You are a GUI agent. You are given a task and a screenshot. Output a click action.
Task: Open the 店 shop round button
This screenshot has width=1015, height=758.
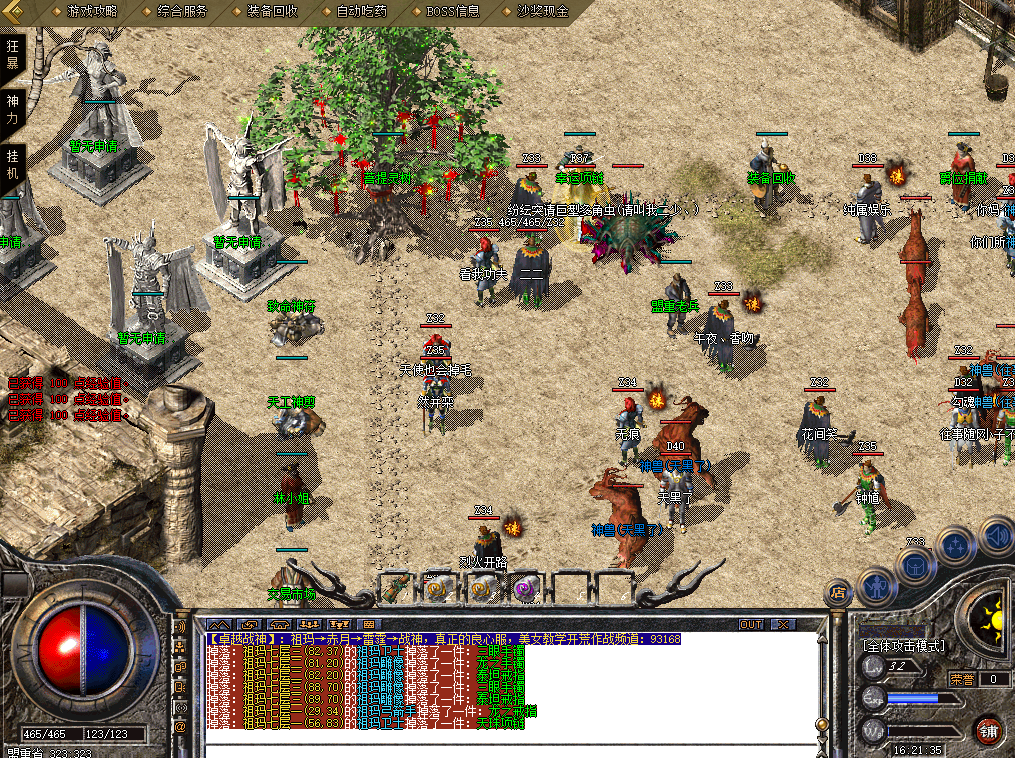click(838, 592)
